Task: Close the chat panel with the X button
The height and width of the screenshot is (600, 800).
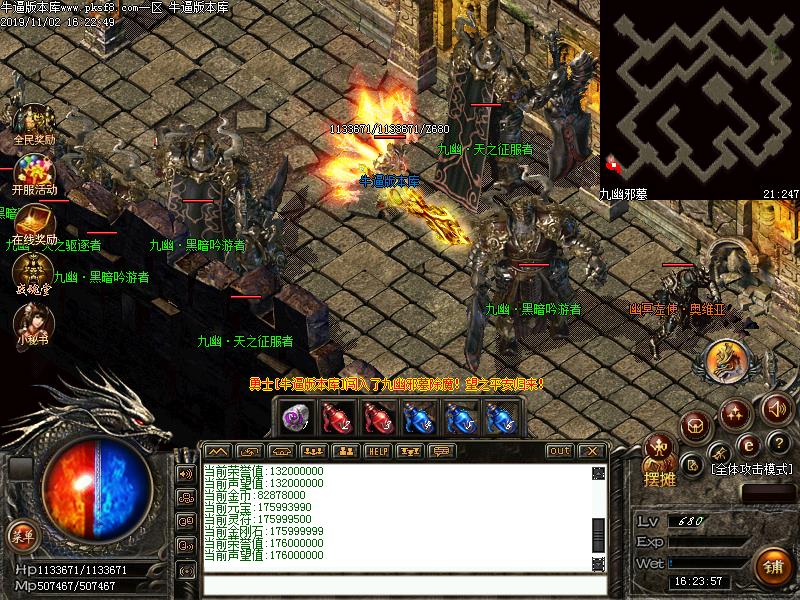Action: tap(591, 451)
